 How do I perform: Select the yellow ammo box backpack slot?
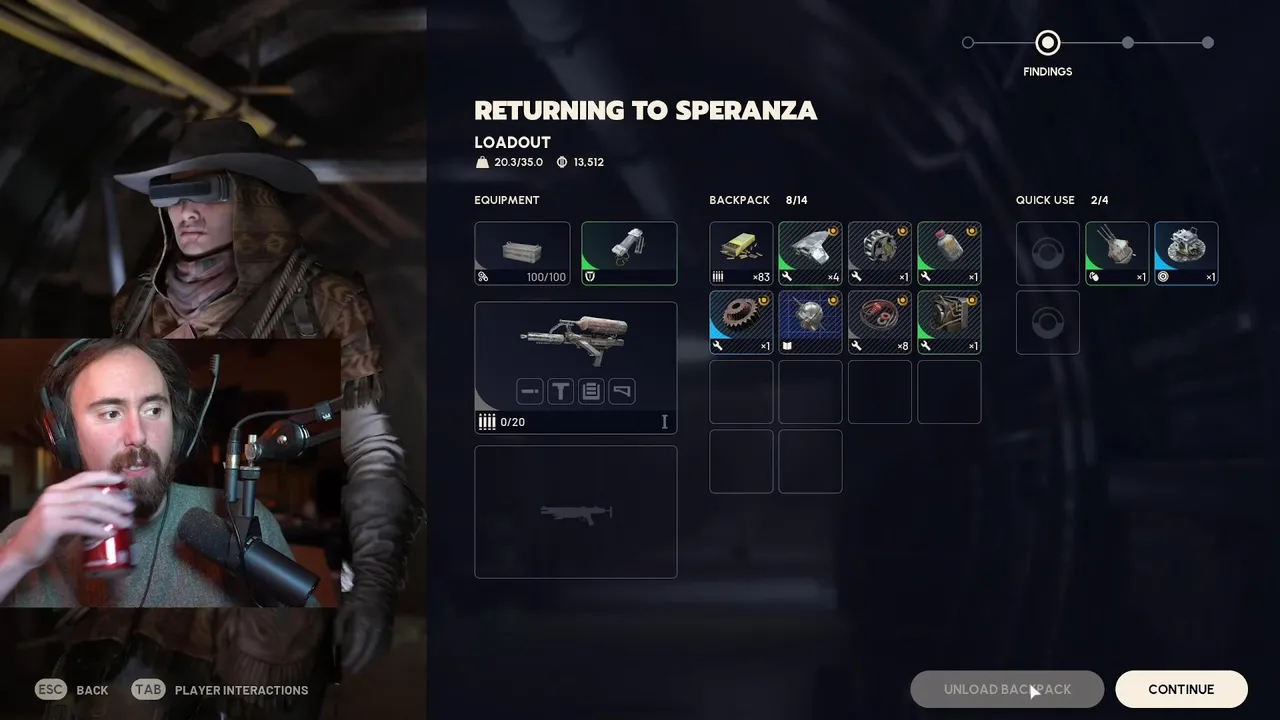[x=741, y=253]
